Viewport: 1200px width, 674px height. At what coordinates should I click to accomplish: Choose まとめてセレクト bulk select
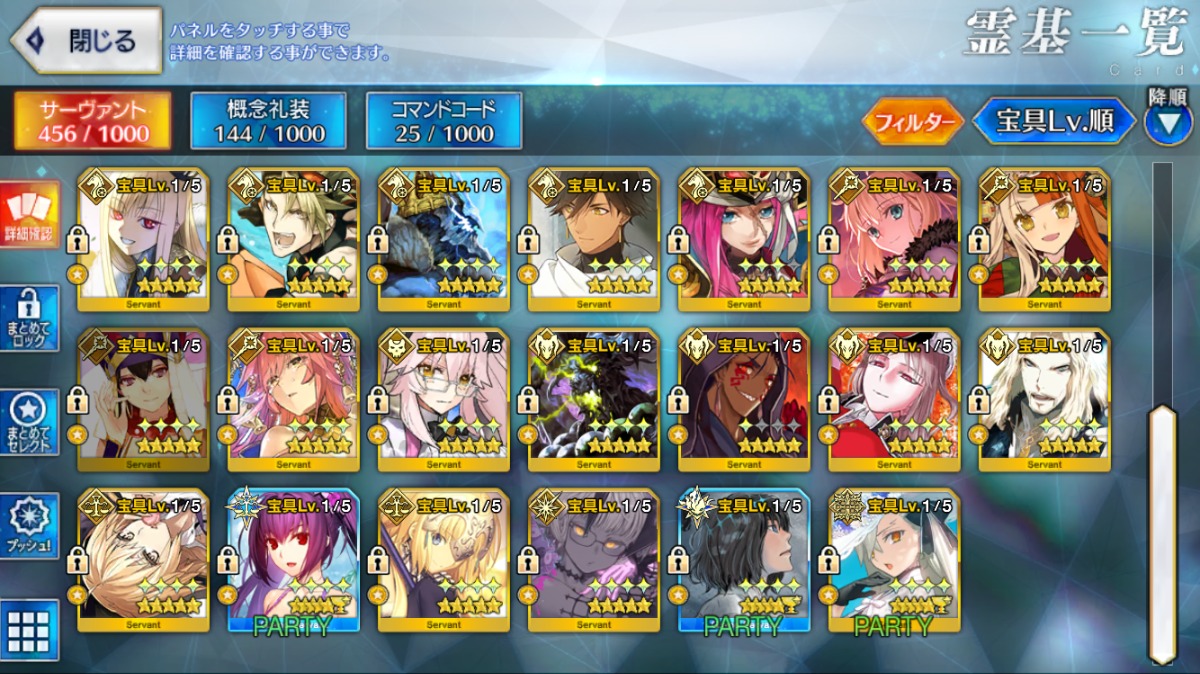(x=29, y=422)
